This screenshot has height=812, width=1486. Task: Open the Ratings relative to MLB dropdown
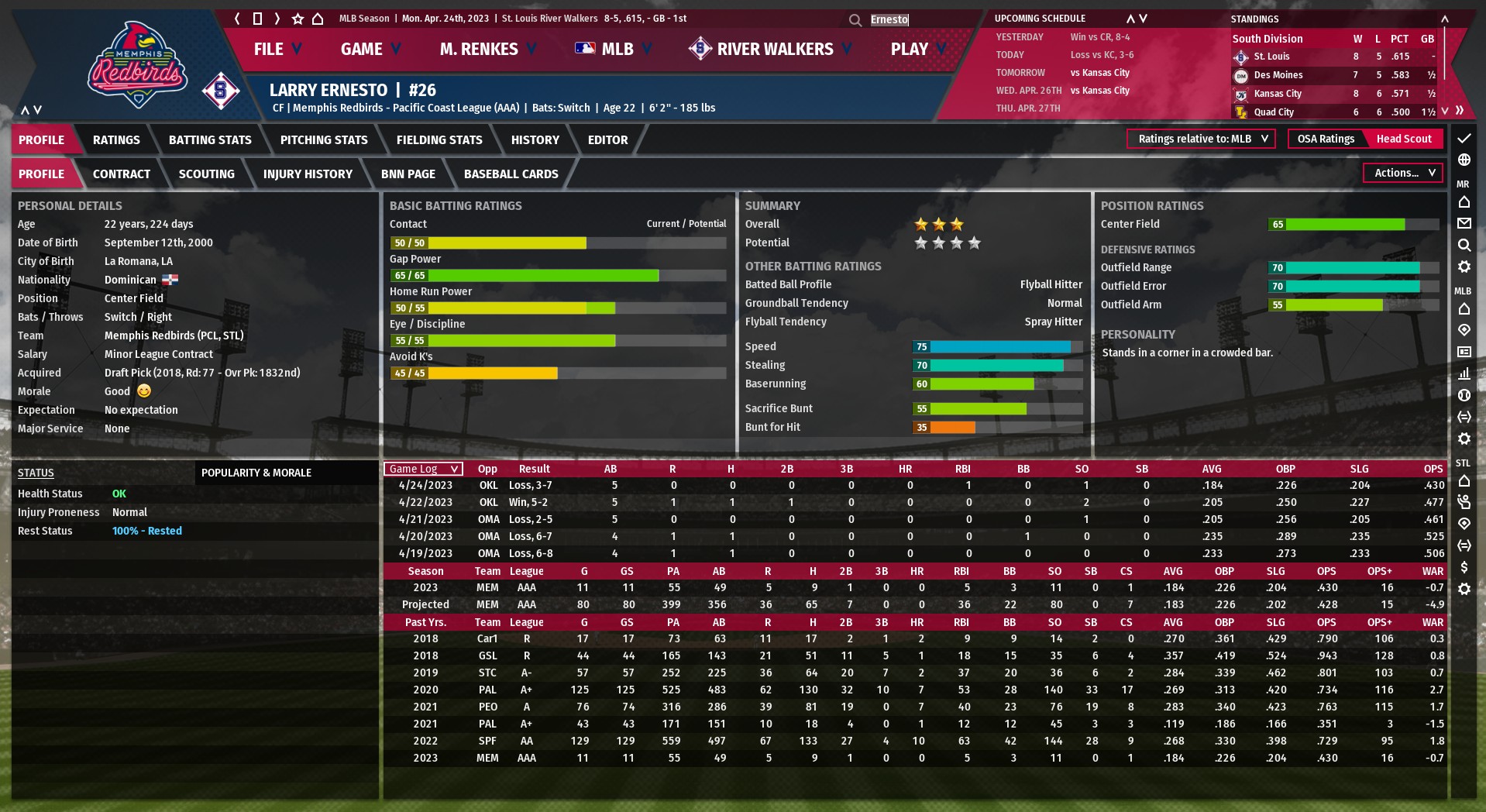point(1201,139)
